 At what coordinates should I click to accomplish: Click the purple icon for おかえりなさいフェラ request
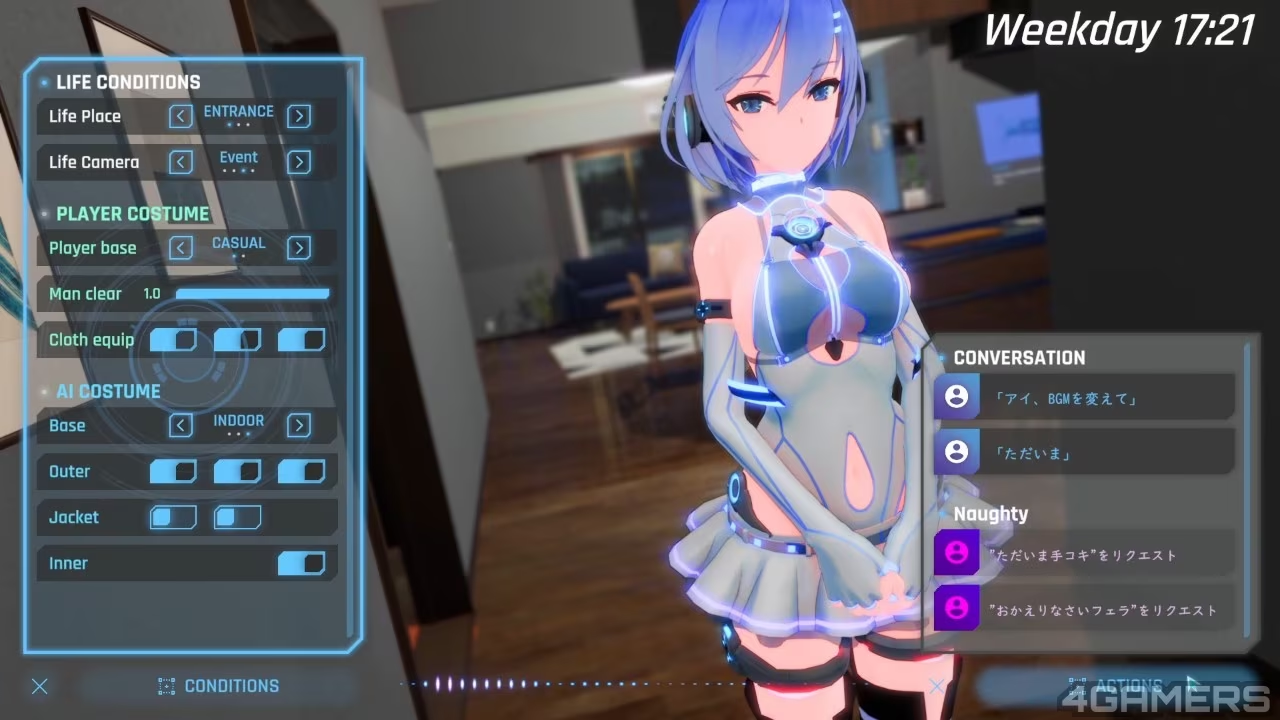pos(957,607)
